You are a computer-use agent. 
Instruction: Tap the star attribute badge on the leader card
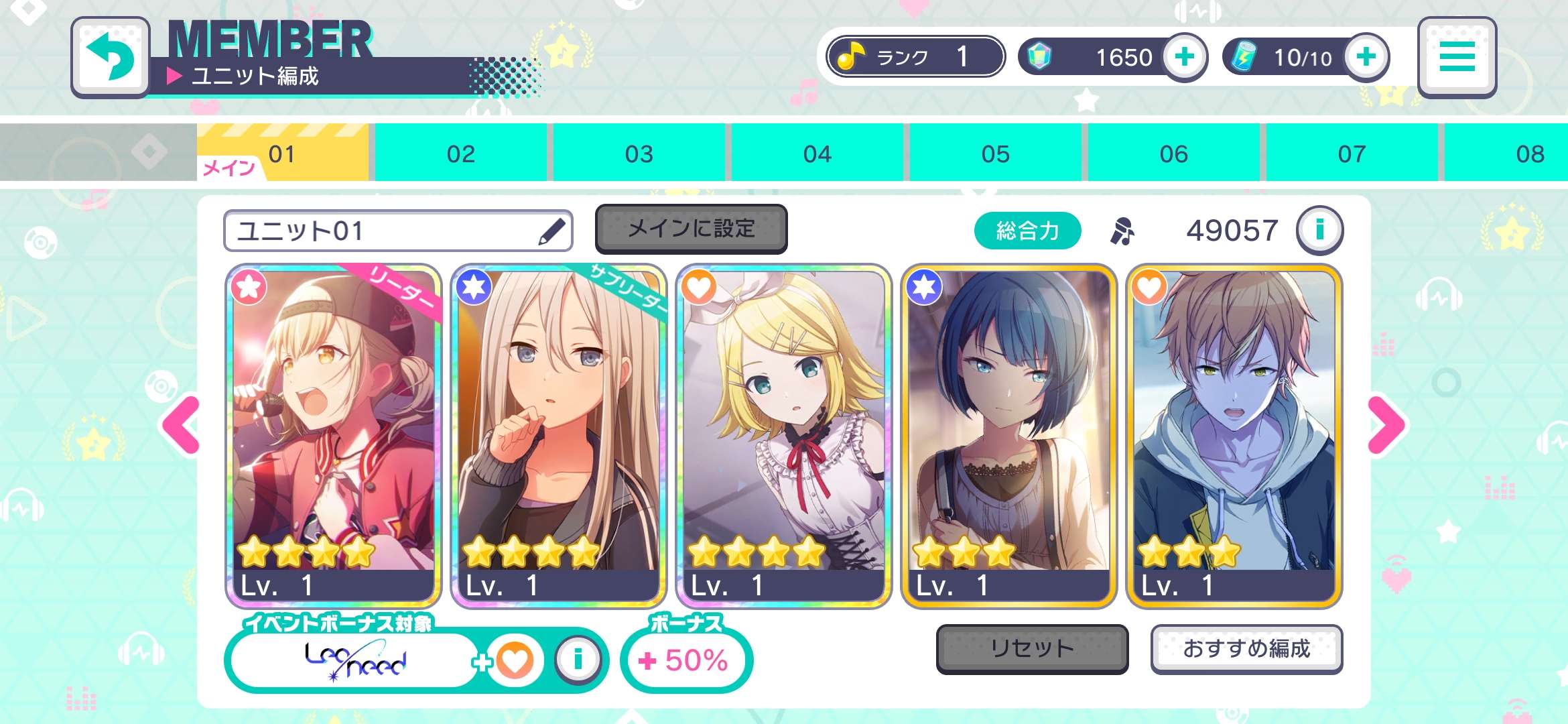pos(249,288)
